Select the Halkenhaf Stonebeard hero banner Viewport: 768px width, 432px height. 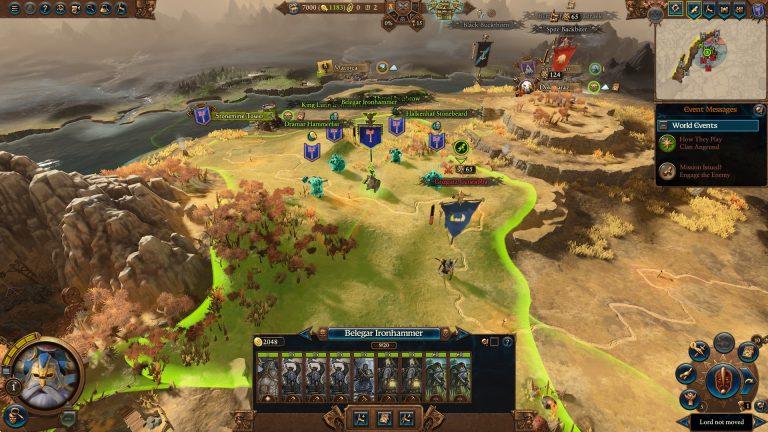pyautogui.click(x=436, y=139)
